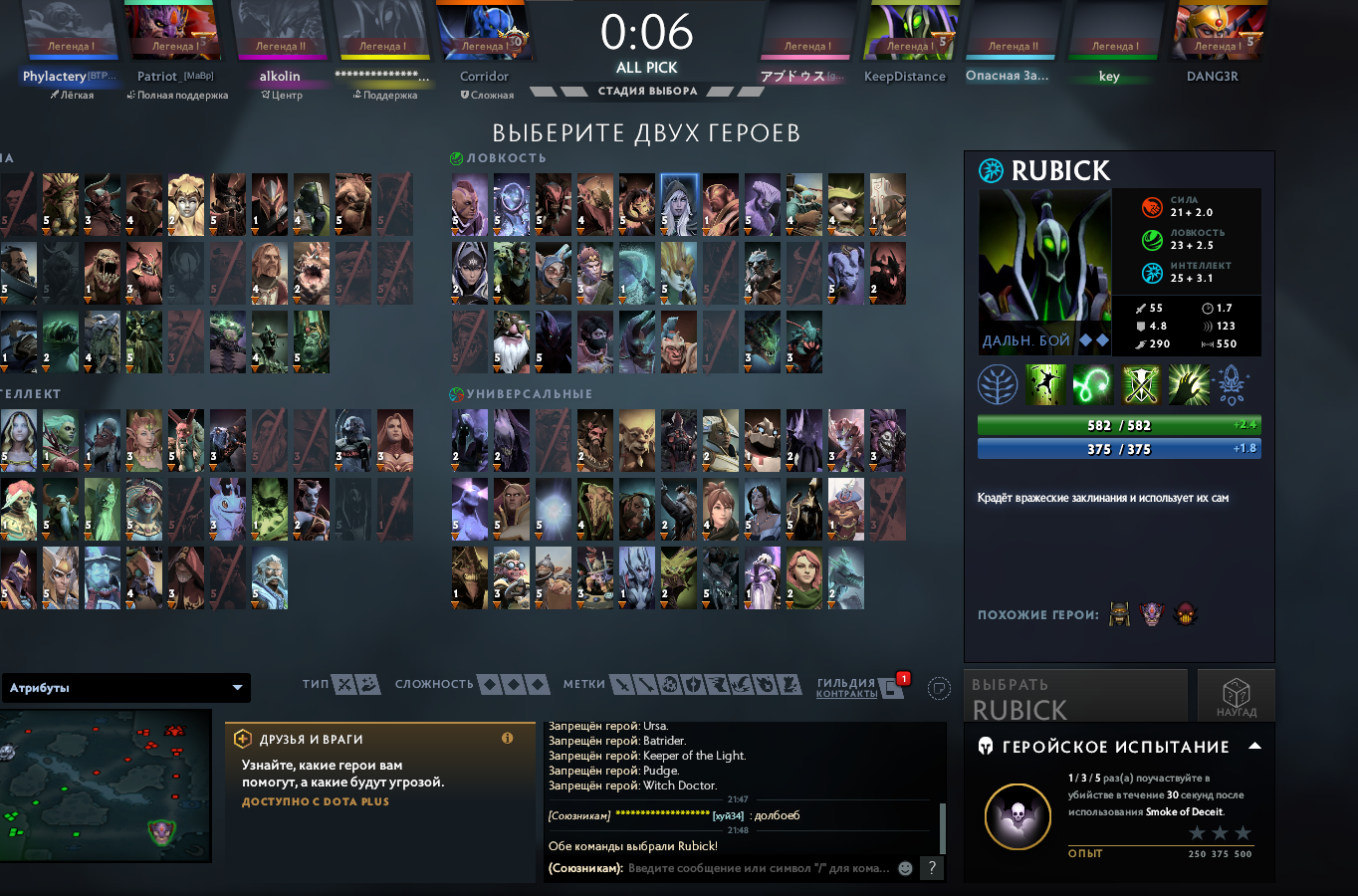The width and height of the screenshot is (1358, 896).
Task: Open the Атрибуты dropdown
Action: (125, 687)
